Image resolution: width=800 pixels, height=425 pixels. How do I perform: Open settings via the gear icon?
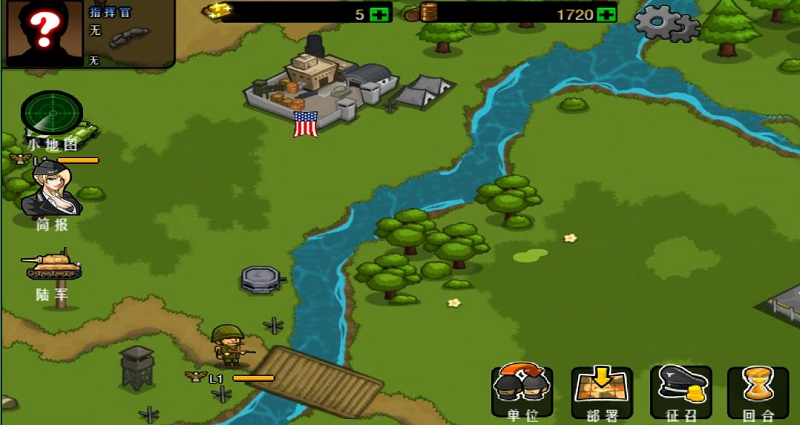tap(665, 22)
